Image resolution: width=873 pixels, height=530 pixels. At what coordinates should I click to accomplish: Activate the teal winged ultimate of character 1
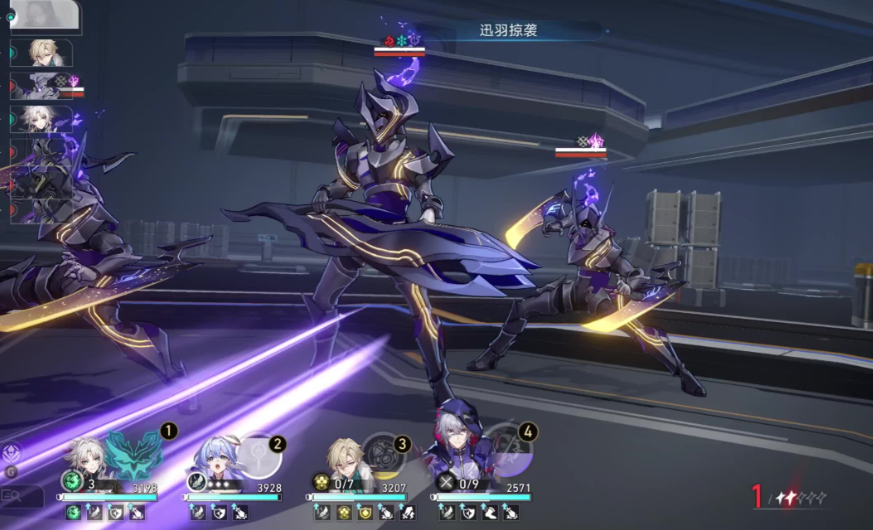pos(134,455)
